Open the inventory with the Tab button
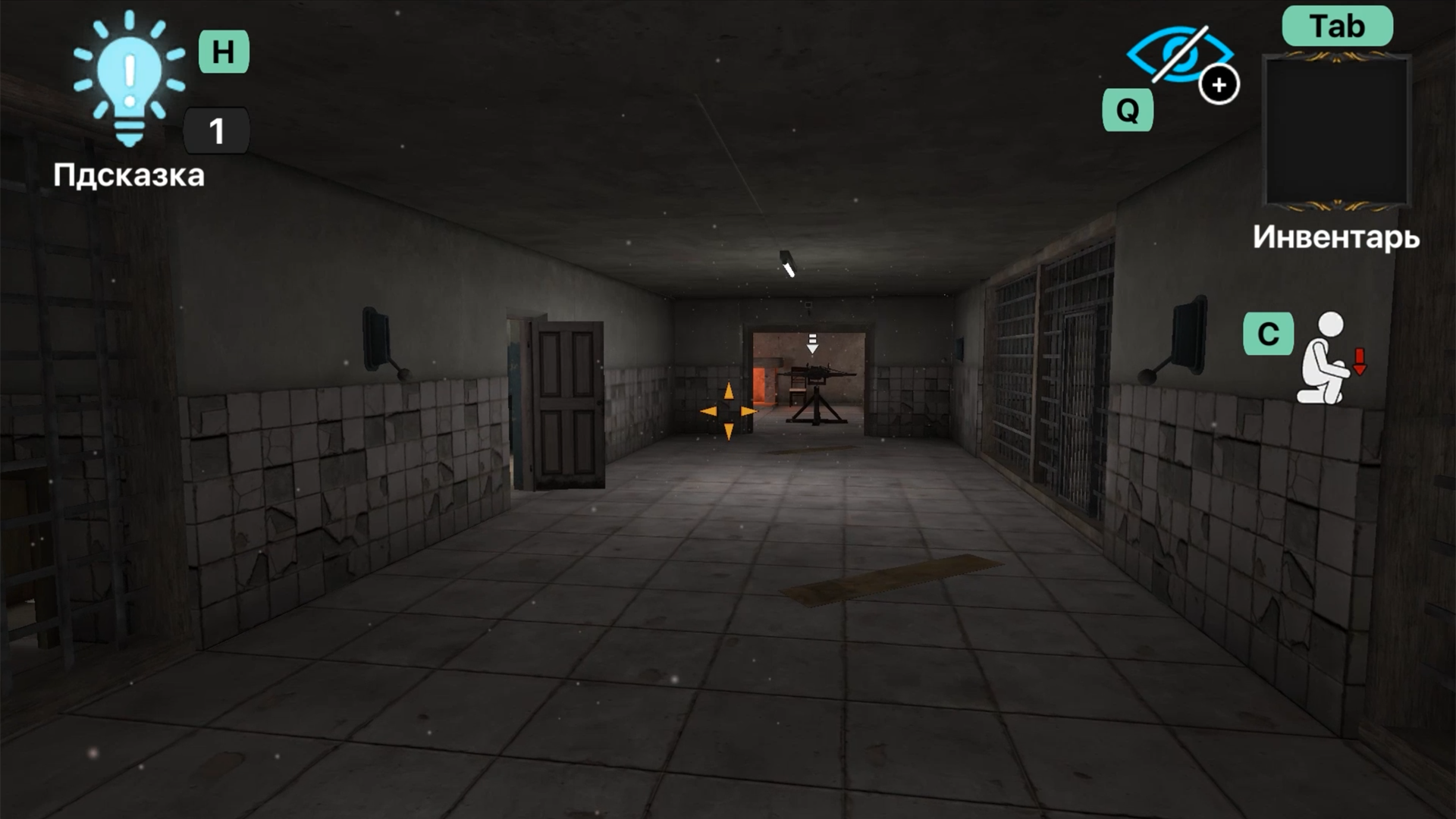The height and width of the screenshot is (819, 1456). pos(1337,26)
